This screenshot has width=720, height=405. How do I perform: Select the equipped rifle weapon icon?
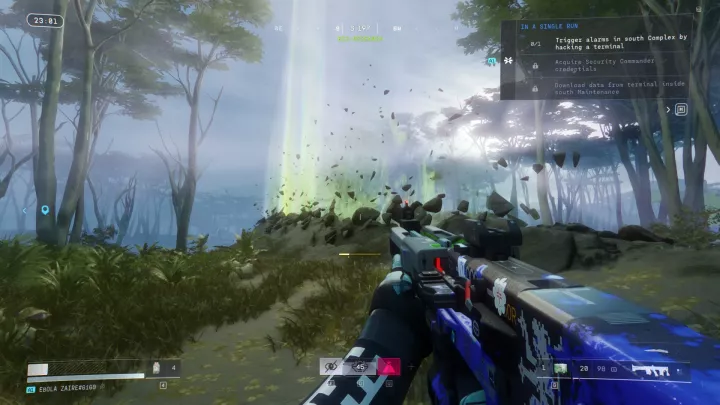tap(649, 370)
